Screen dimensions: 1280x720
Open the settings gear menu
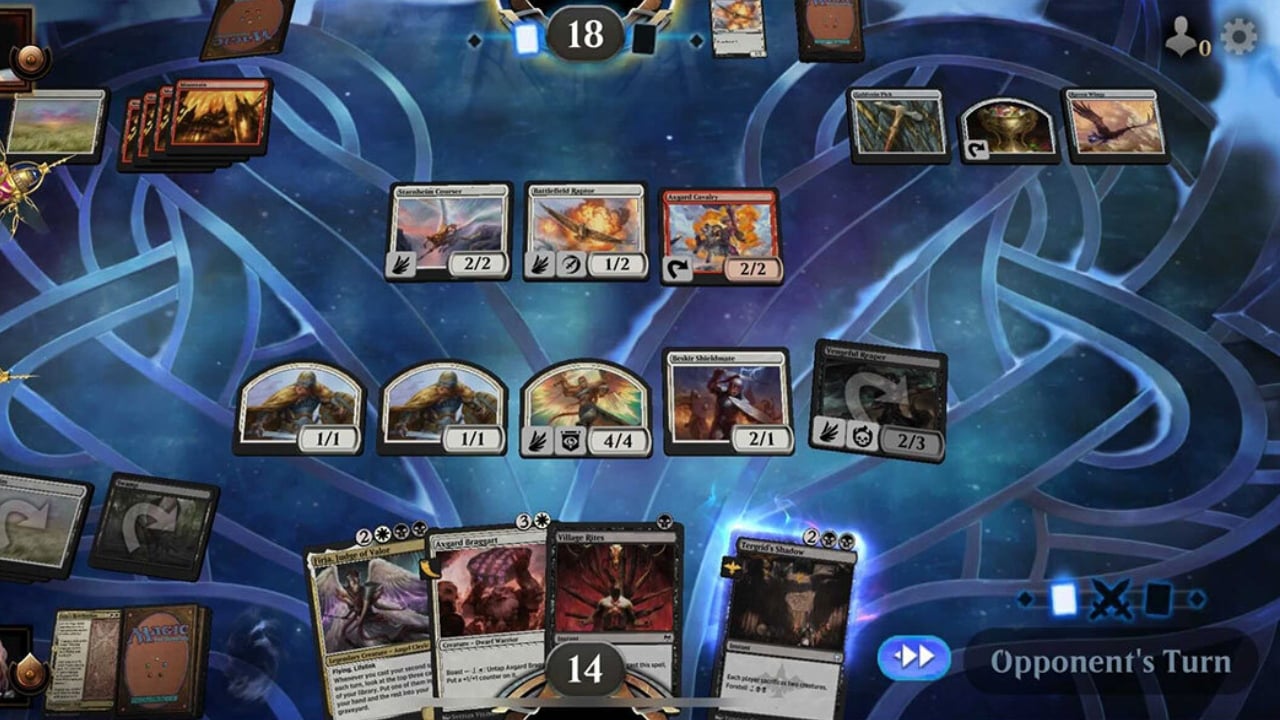(x=1240, y=33)
